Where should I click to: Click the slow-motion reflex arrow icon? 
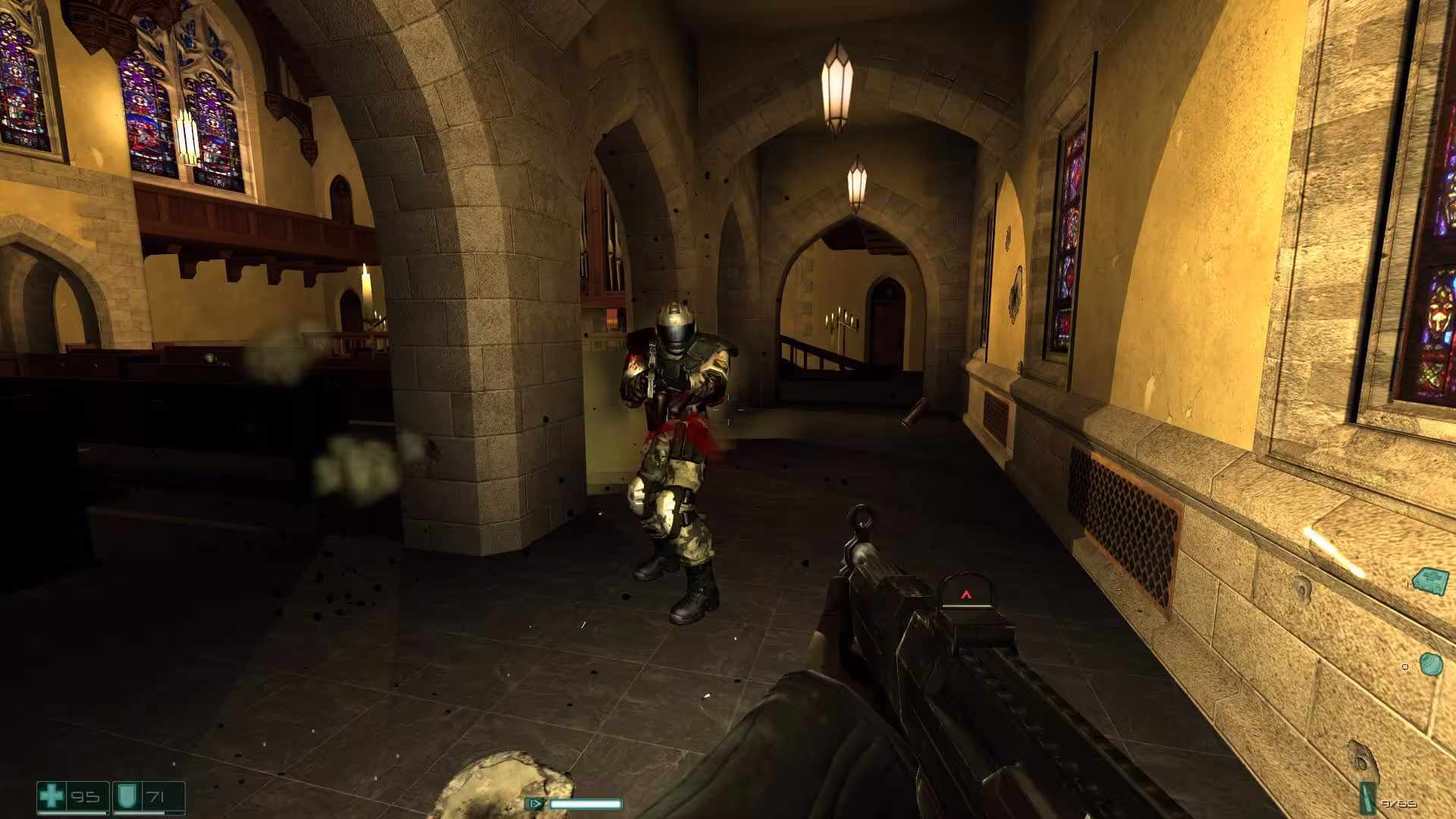point(535,804)
